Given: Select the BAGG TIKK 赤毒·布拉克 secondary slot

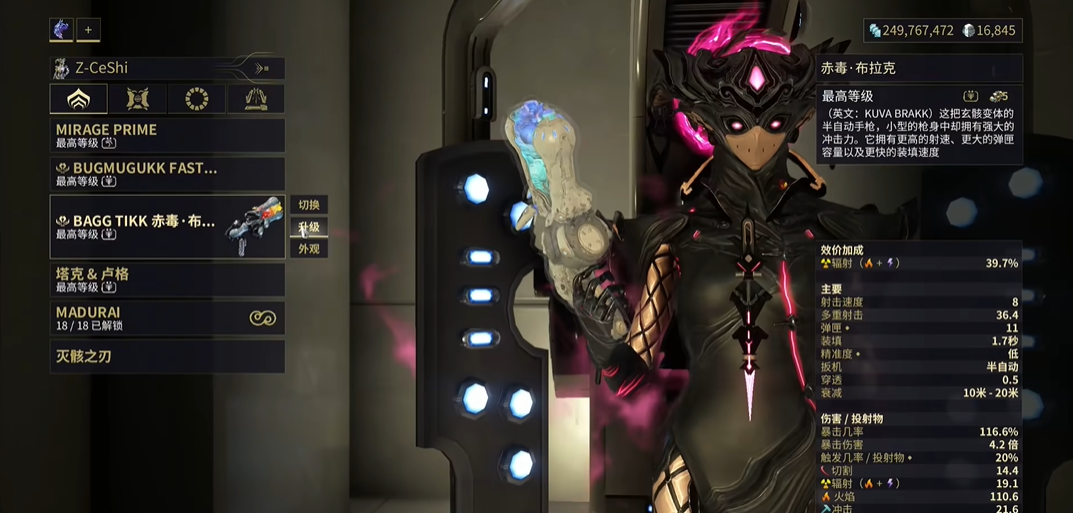Looking at the screenshot, I should [167, 227].
